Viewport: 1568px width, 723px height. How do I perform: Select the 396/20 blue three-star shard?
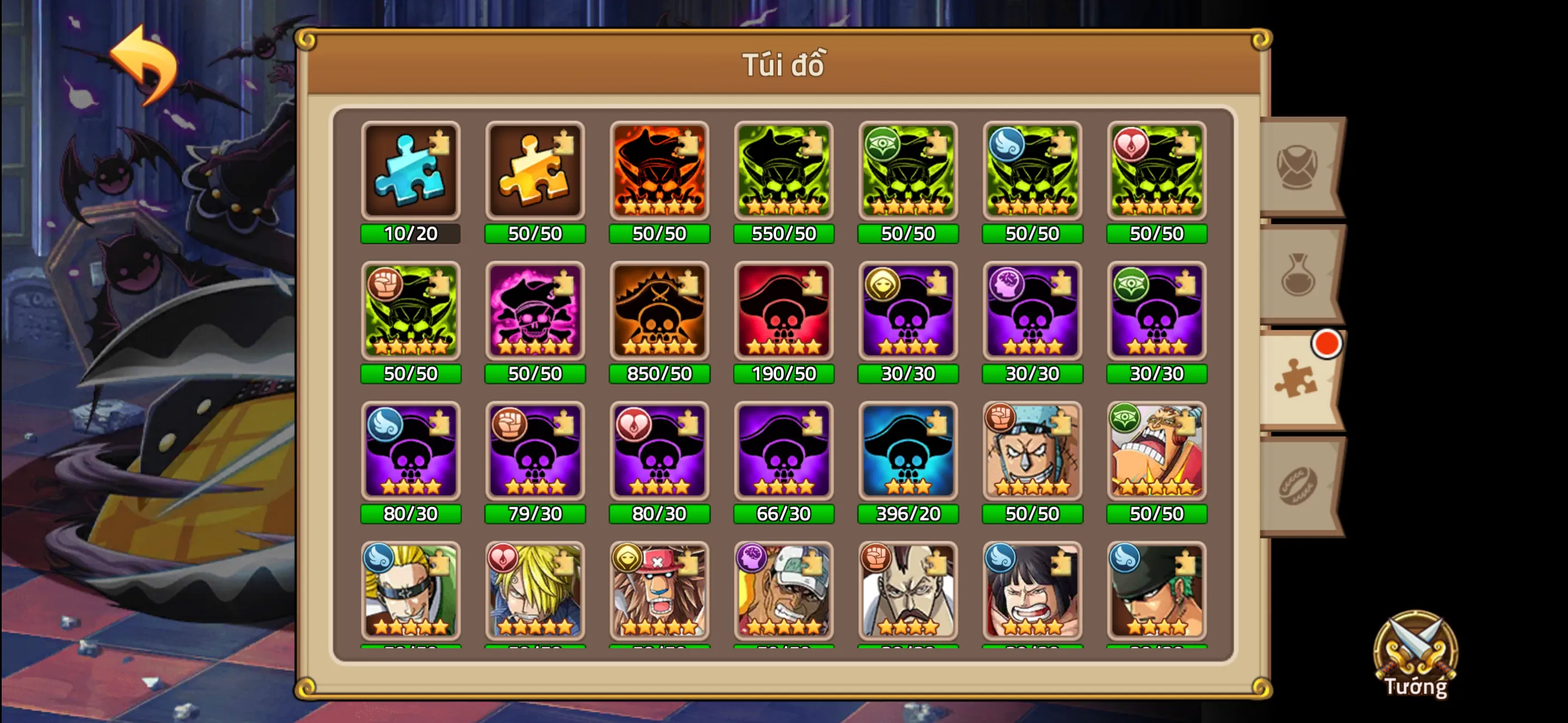[907, 452]
